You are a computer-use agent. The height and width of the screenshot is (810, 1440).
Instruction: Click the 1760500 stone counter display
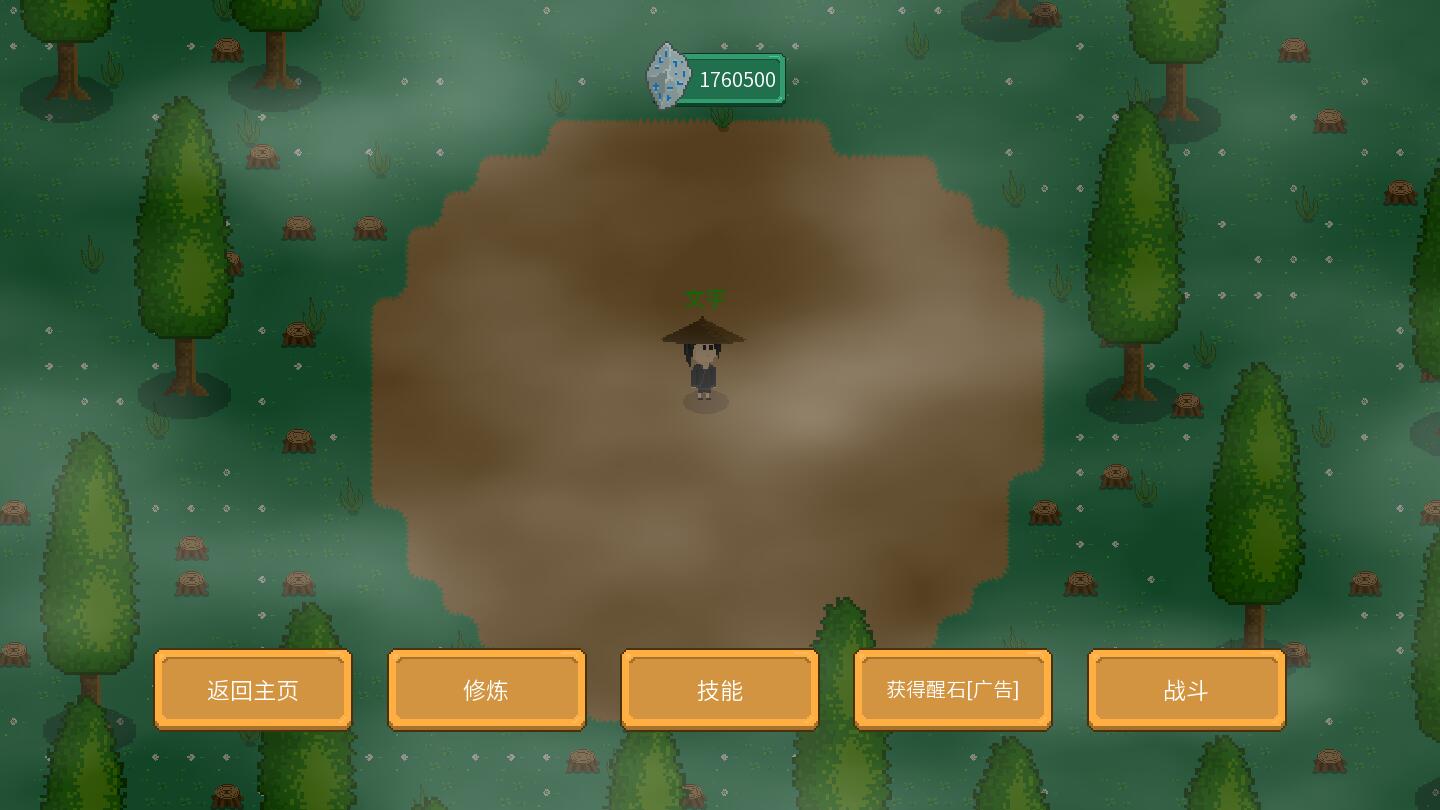[x=737, y=79]
